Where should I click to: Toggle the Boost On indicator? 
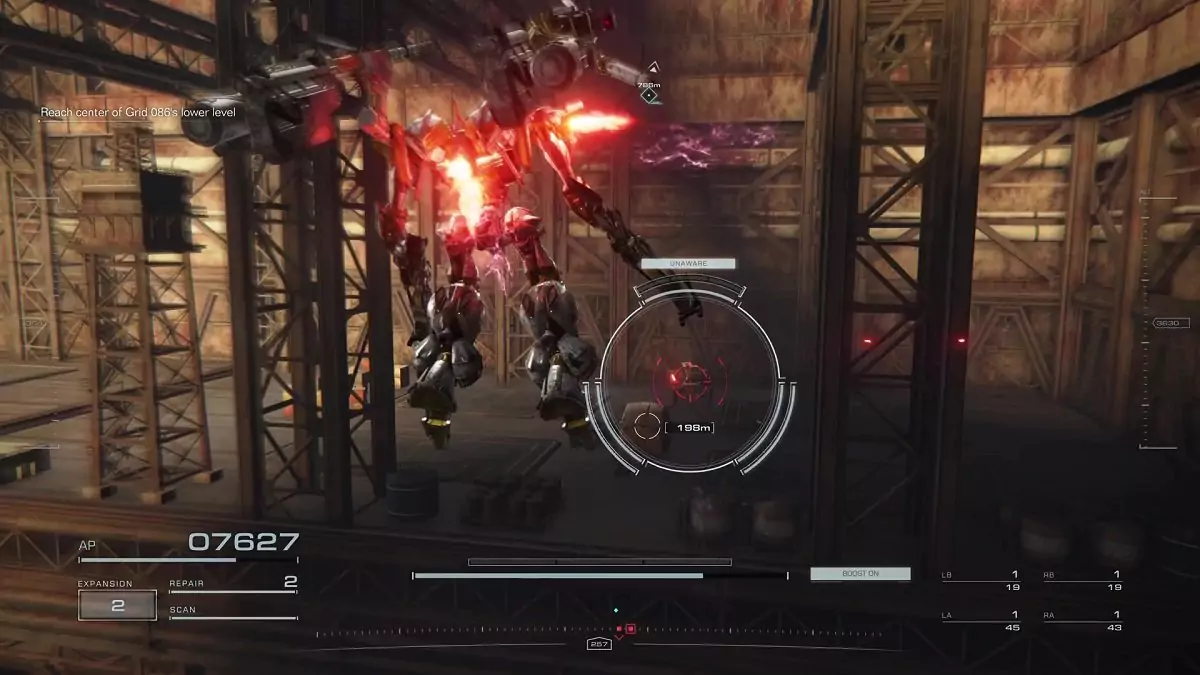click(860, 574)
